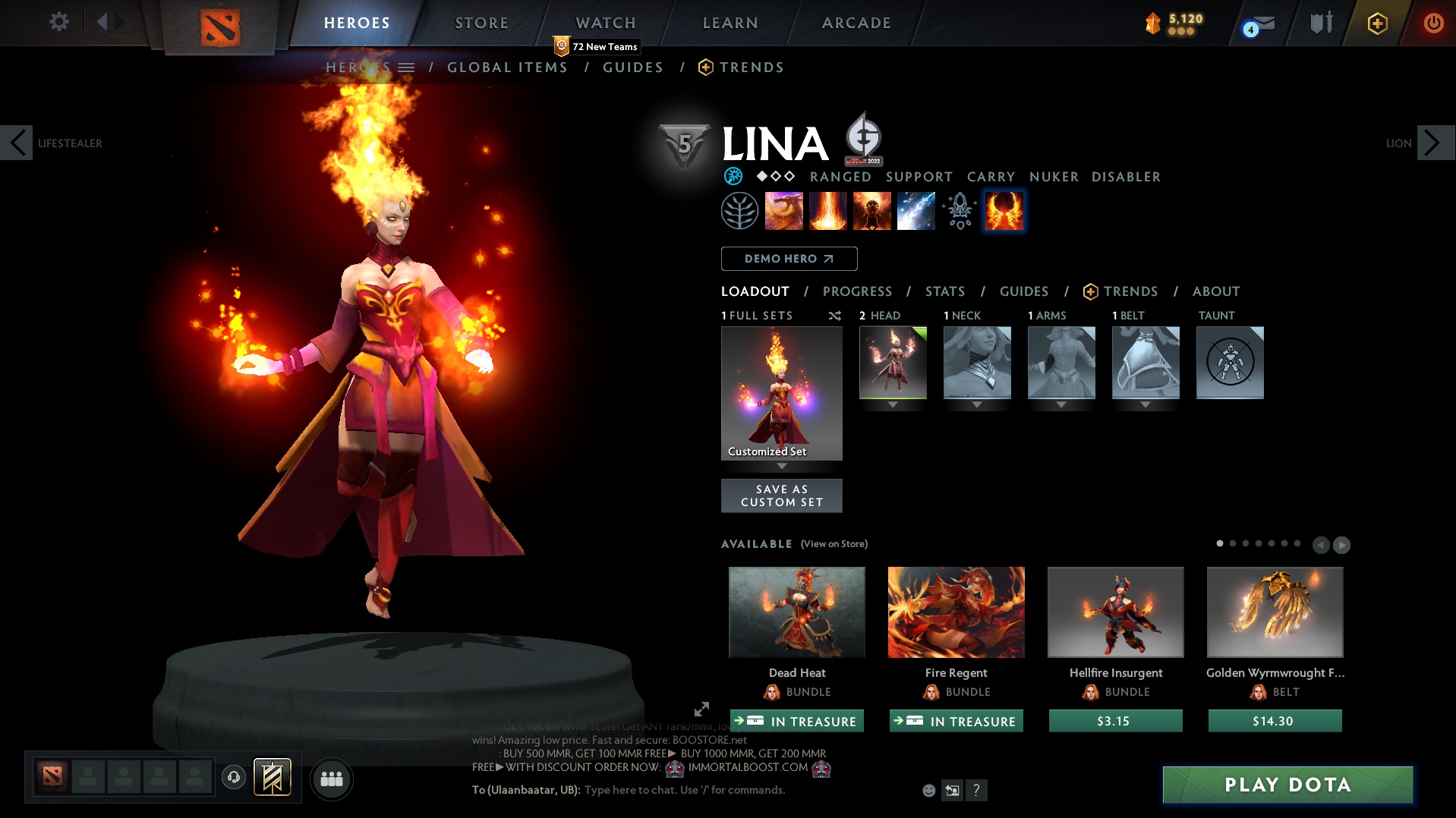Expand the Neck slot dropdown arrow
This screenshot has width=1456, height=818.
(x=977, y=404)
